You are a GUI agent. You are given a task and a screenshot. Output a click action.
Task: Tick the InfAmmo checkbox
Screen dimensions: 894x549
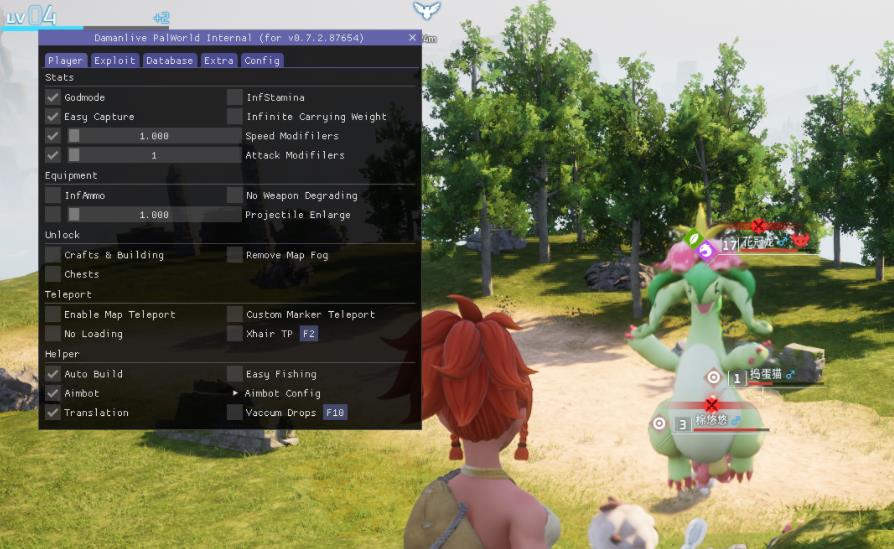53,195
